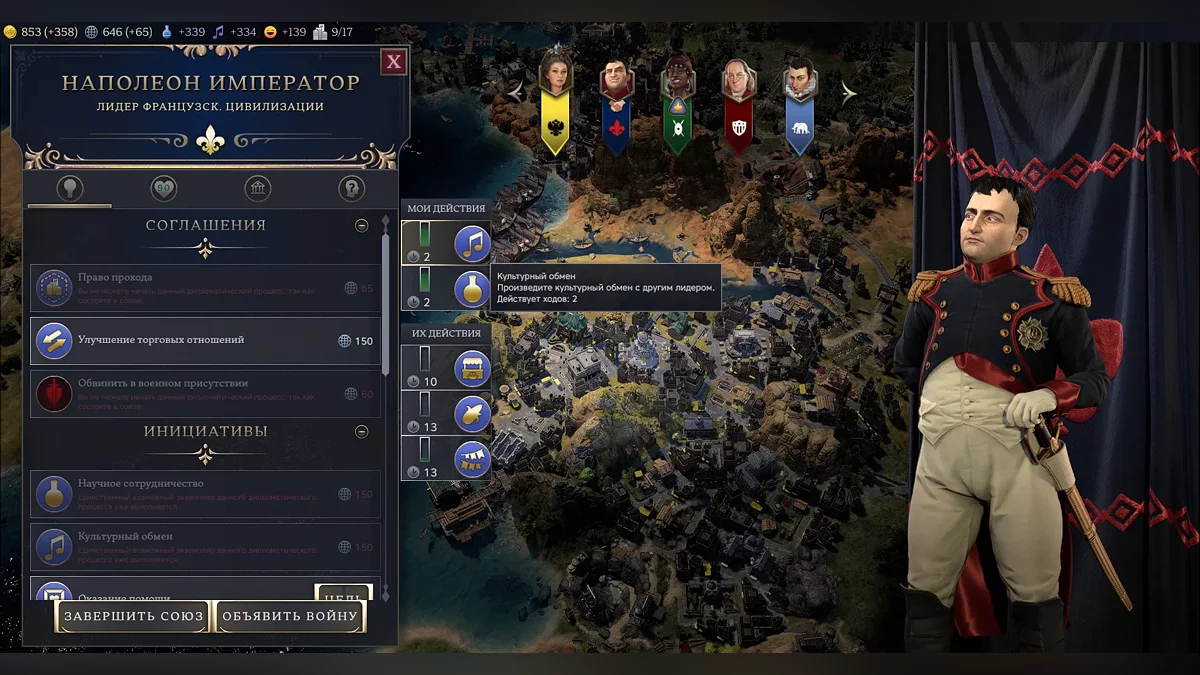Switch to the government building tab

pyautogui.click(x=257, y=188)
